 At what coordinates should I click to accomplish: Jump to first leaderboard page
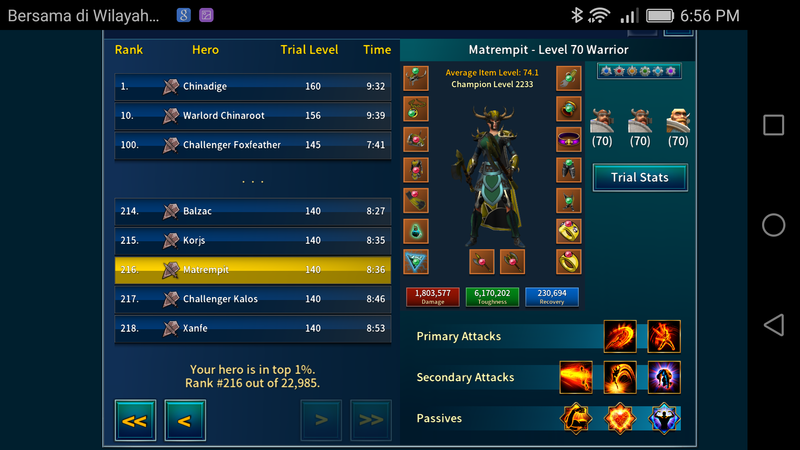pos(134,420)
